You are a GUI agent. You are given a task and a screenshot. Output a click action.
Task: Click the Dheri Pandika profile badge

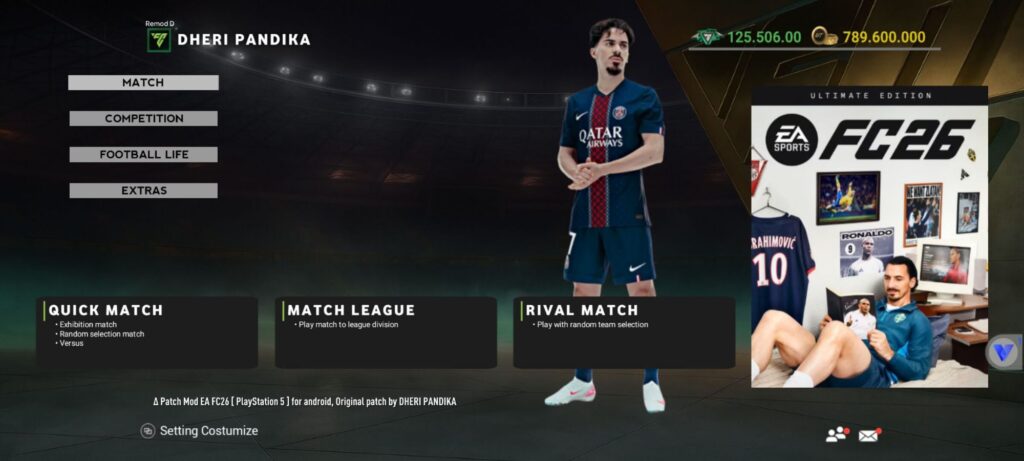click(x=159, y=39)
